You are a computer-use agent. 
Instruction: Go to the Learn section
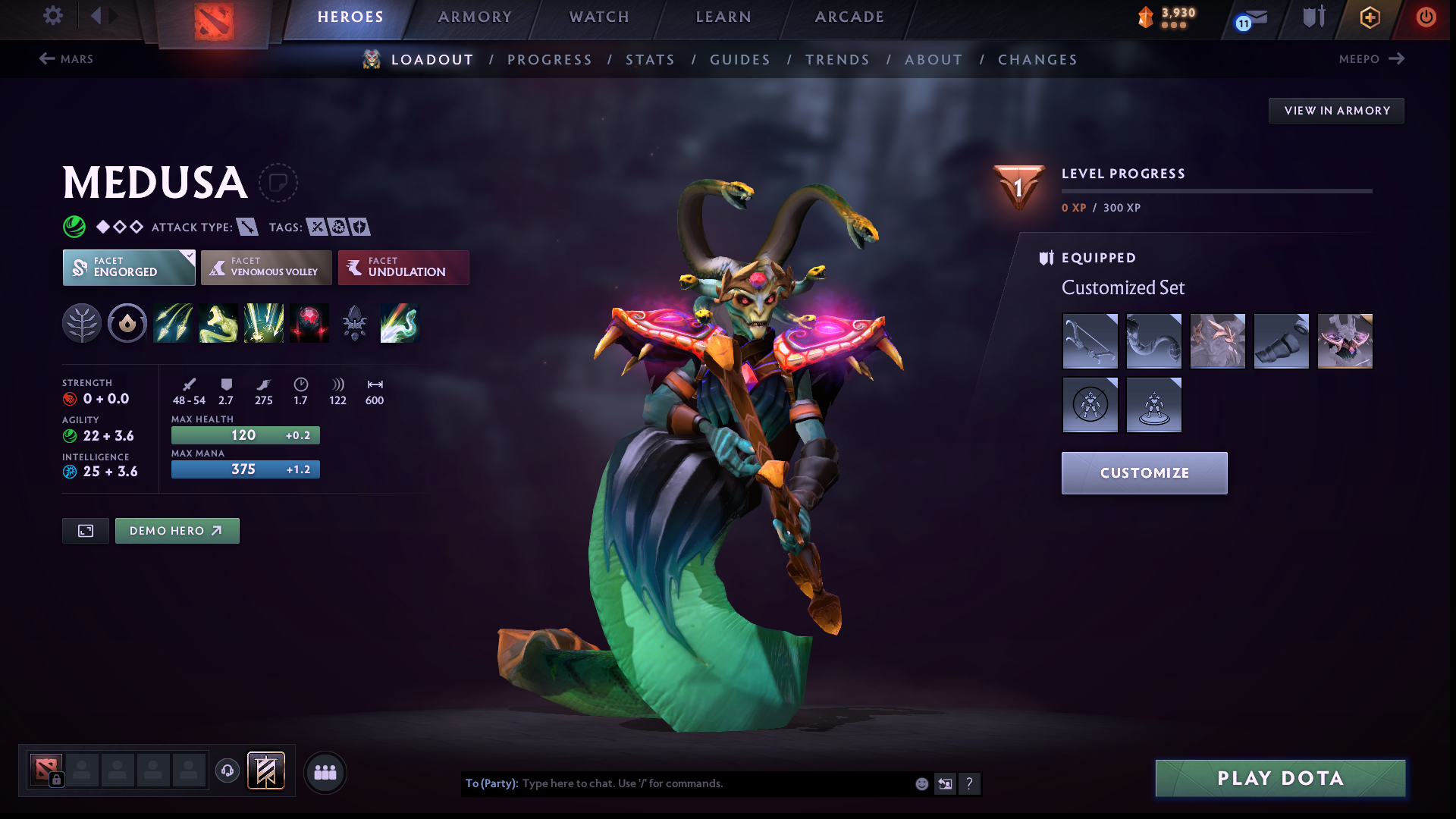[x=723, y=17]
